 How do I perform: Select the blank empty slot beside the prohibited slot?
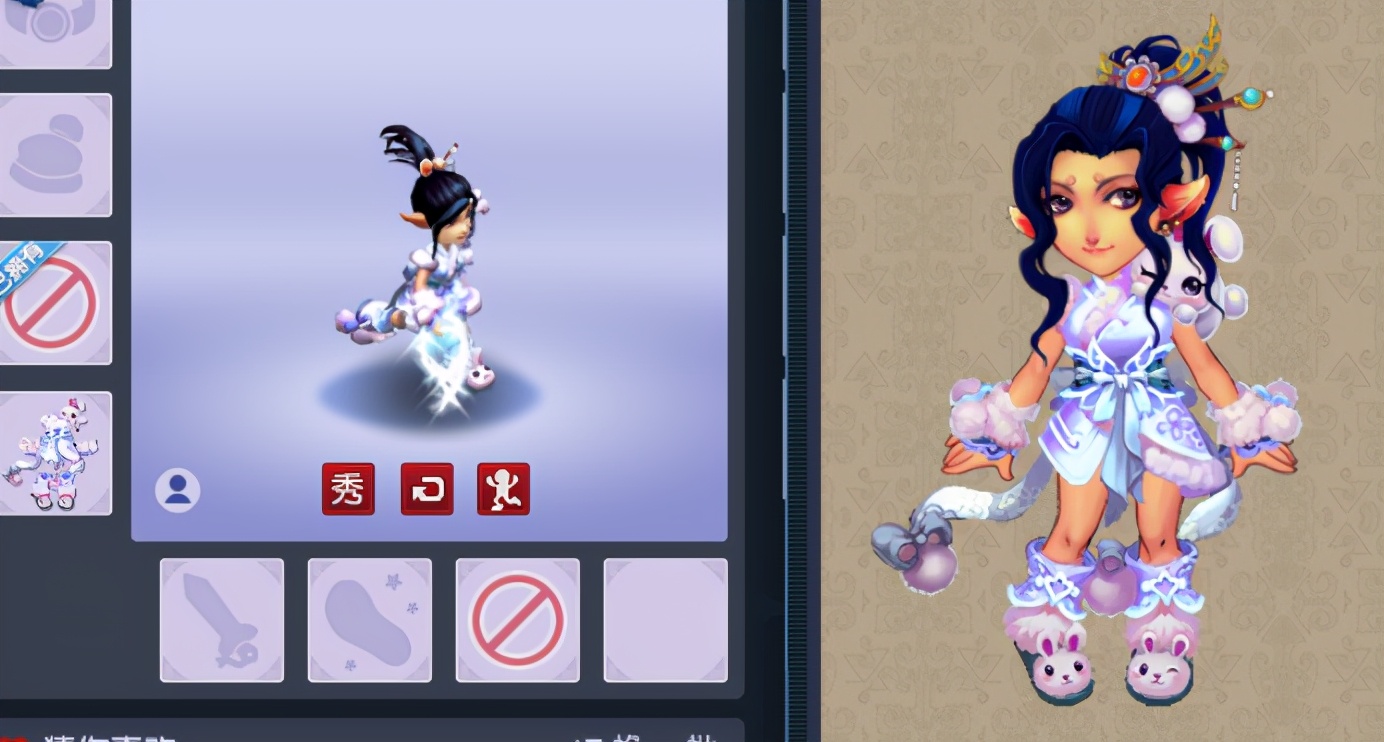click(x=665, y=620)
